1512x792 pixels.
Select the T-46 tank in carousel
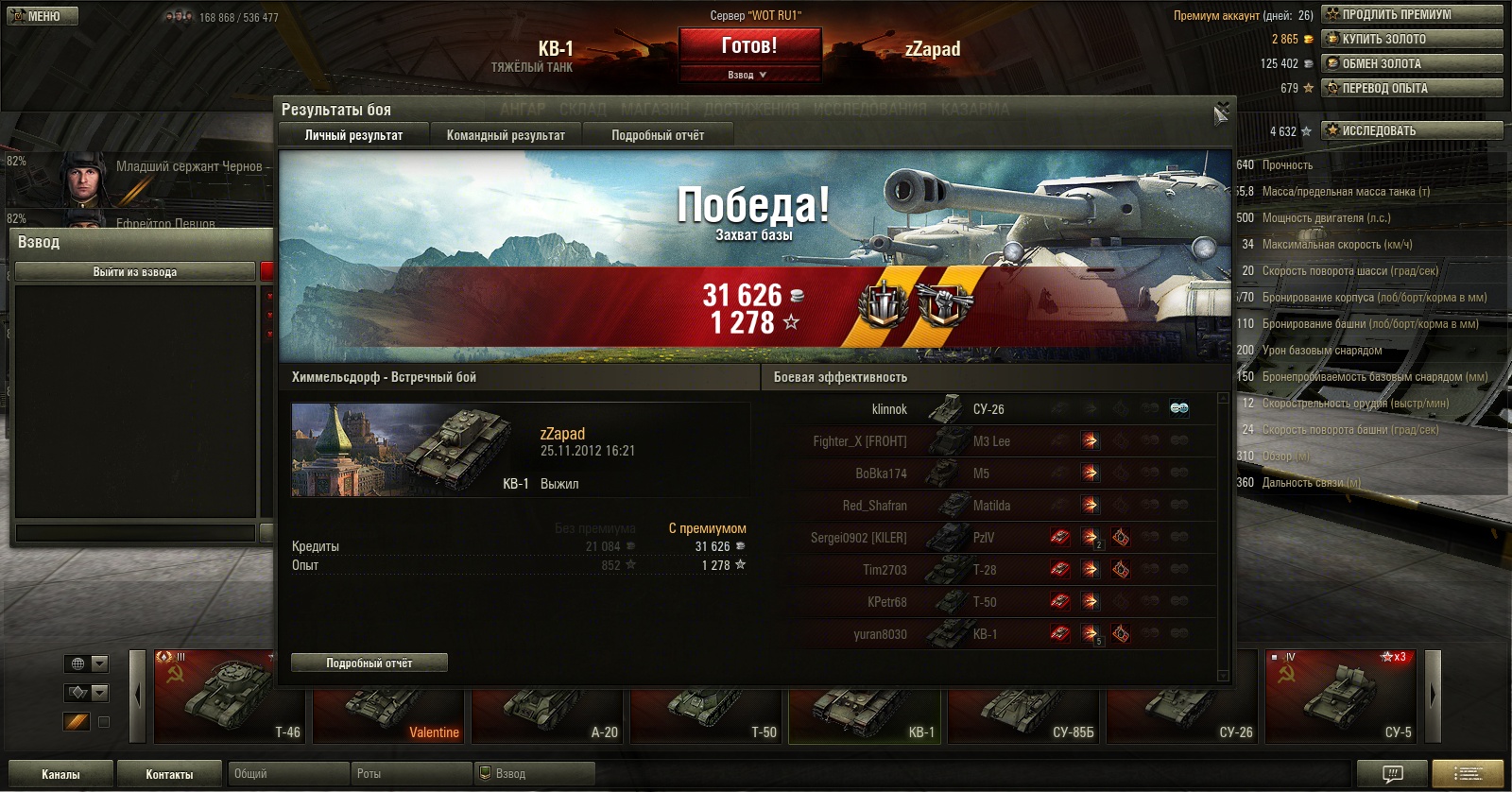click(228, 697)
